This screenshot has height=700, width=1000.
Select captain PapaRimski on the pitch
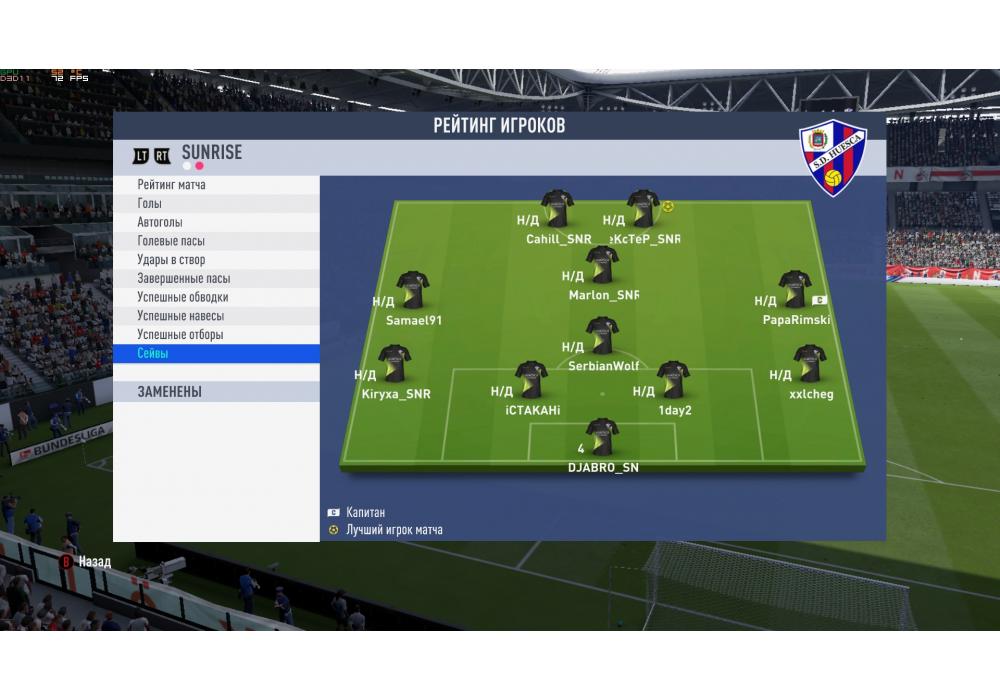(795, 290)
